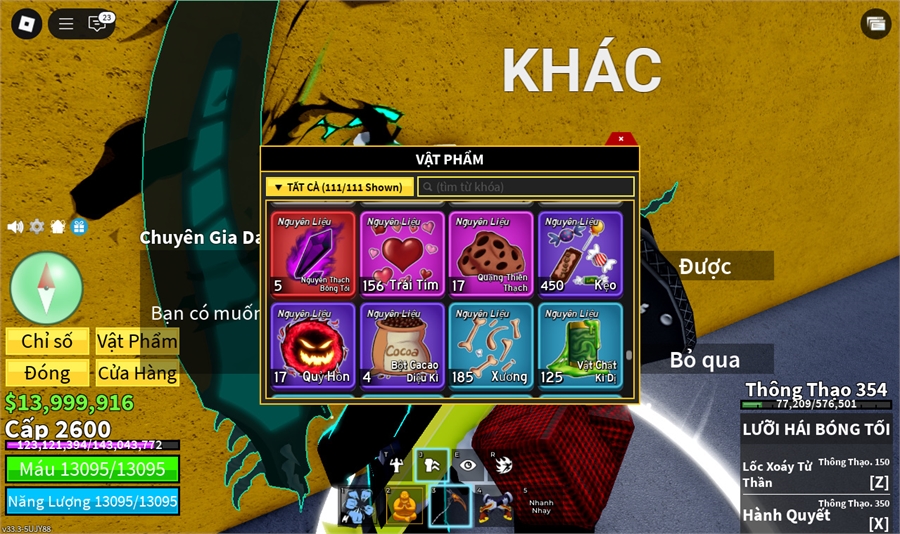Open the Tất Cả filter dropdown
The image size is (900, 534).
click(340, 187)
